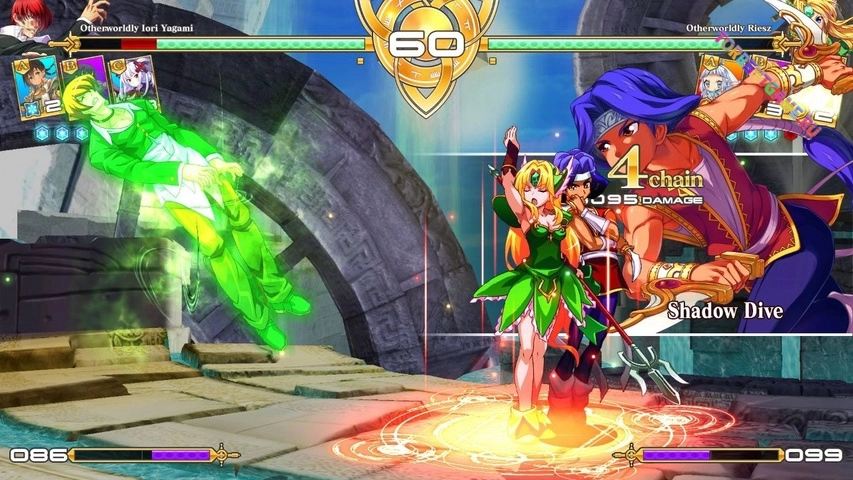Image resolution: width=853 pixels, height=480 pixels.
Task: Click Otherworldly Riesz's character portrait
Action: pos(827,22)
